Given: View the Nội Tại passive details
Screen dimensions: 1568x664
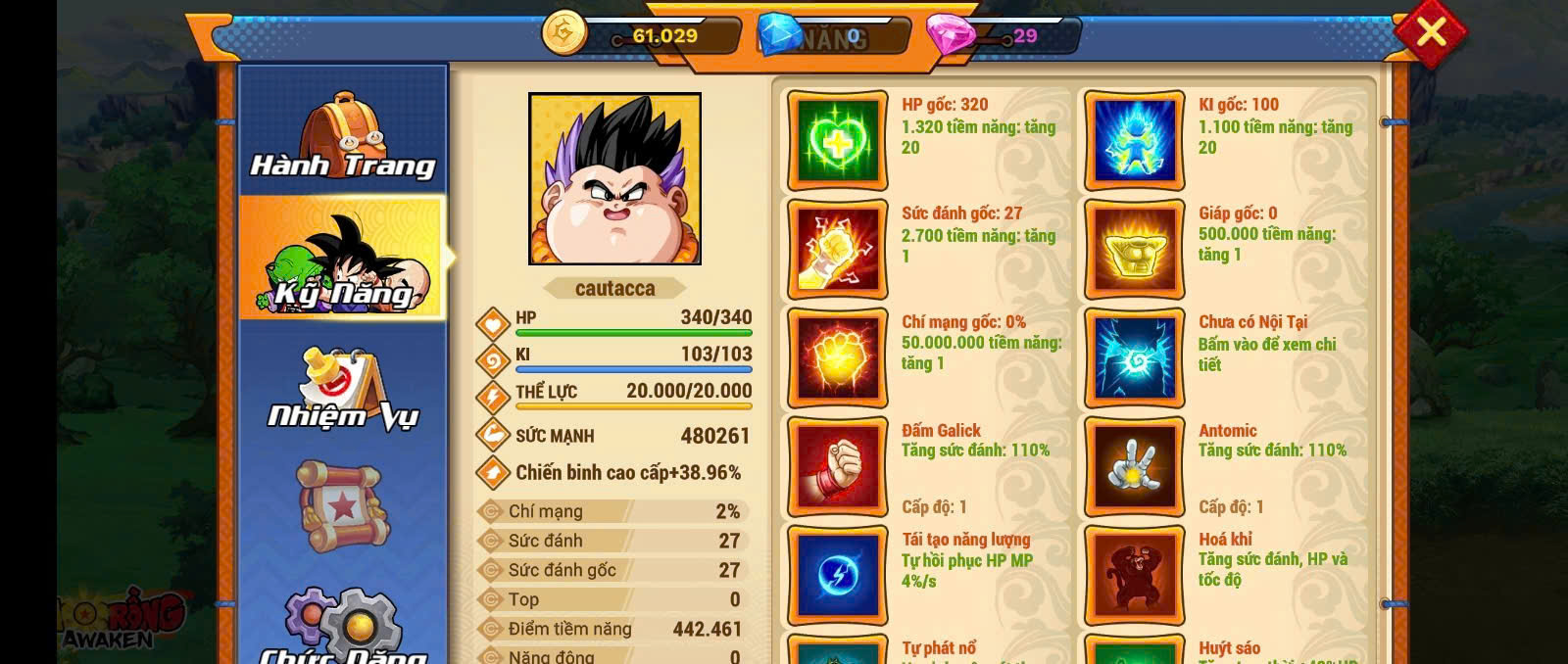Looking at the screenshot, I should 1134,358.
